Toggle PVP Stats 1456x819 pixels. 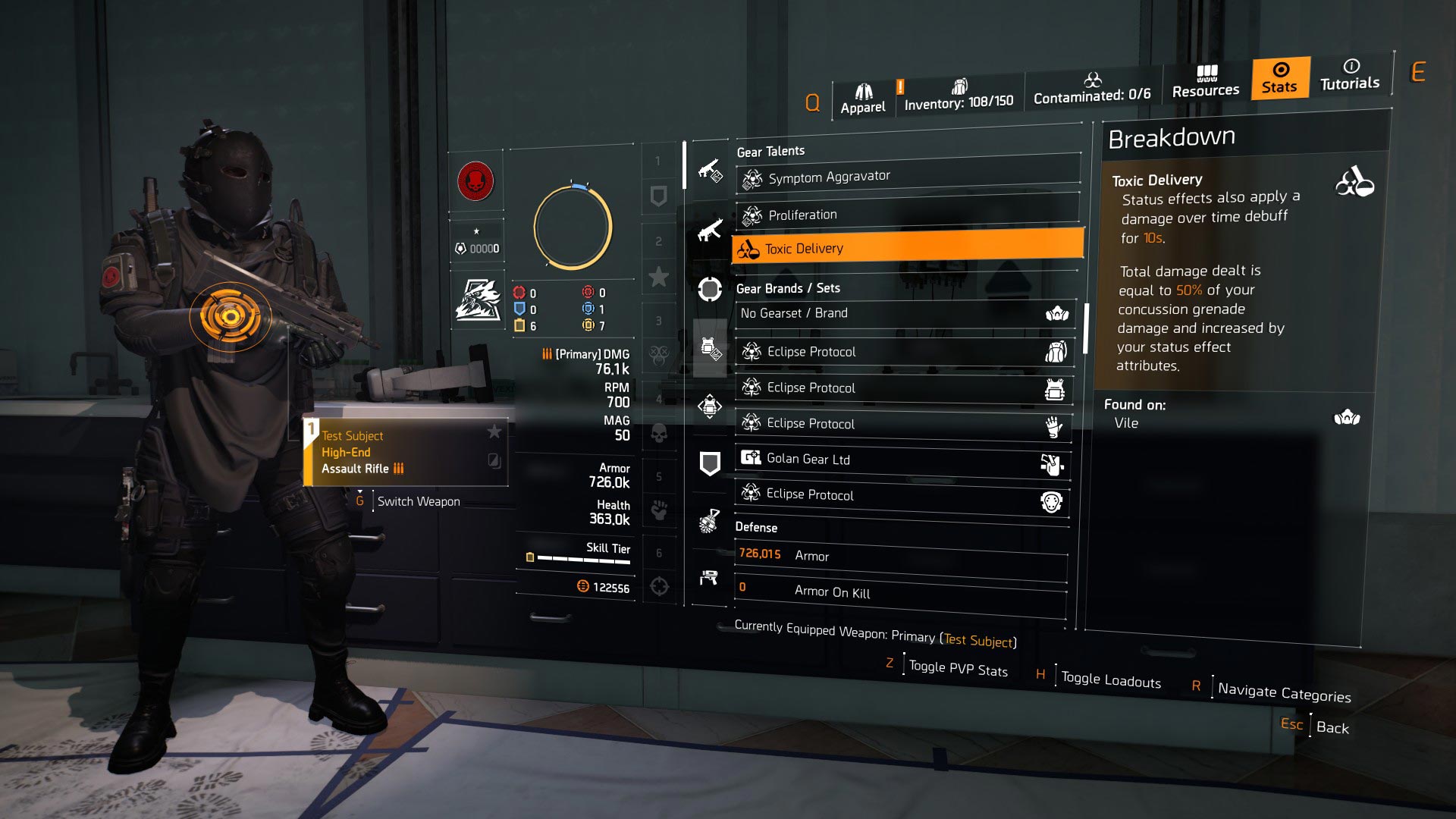pyautogui.click(x=958, y=670)
